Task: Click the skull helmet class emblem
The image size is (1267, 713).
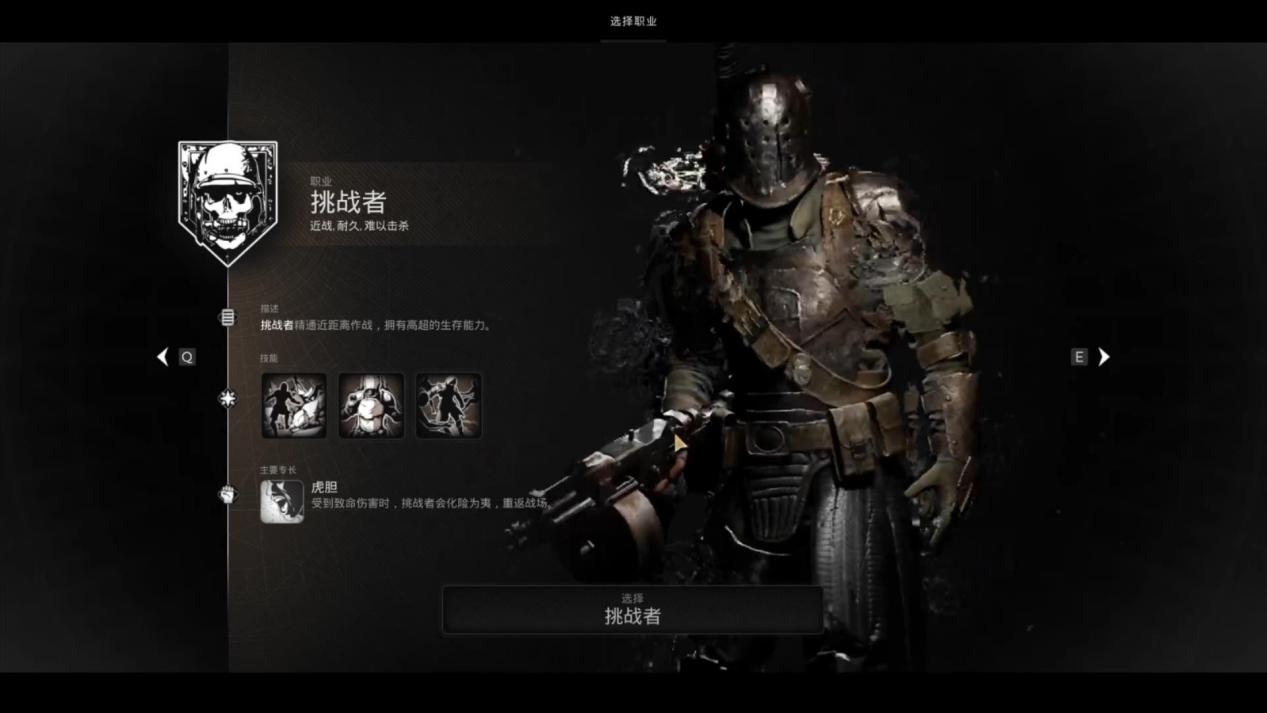Action: pyautogui.click(x=228, y=203)
